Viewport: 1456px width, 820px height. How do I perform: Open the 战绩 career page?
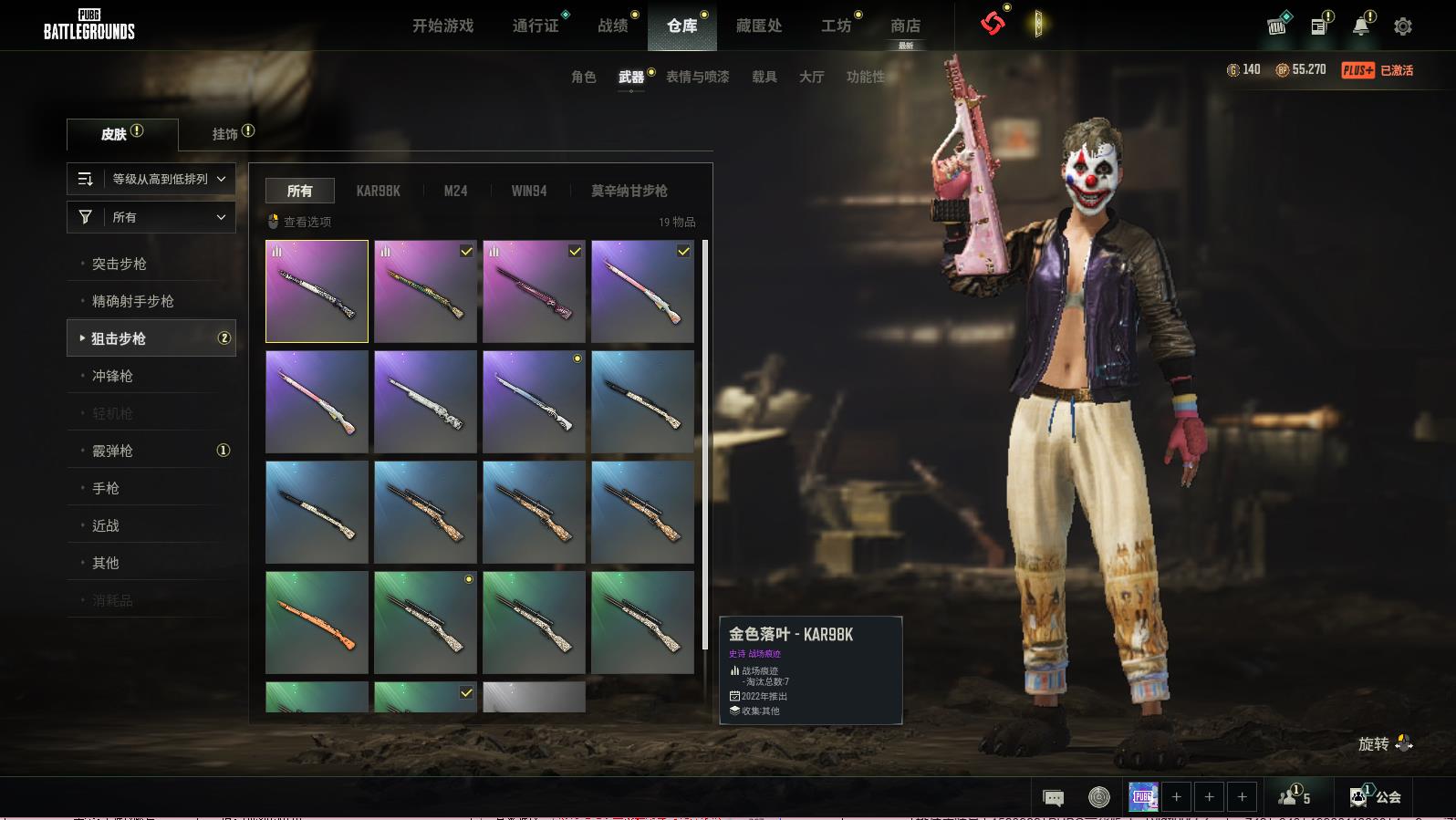click(x=613, y=26)
